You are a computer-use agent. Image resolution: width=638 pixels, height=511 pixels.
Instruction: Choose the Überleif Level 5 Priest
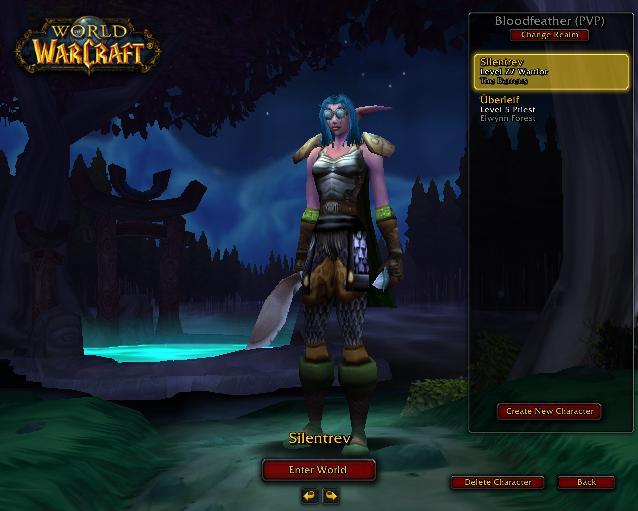[x=551, y=109]
